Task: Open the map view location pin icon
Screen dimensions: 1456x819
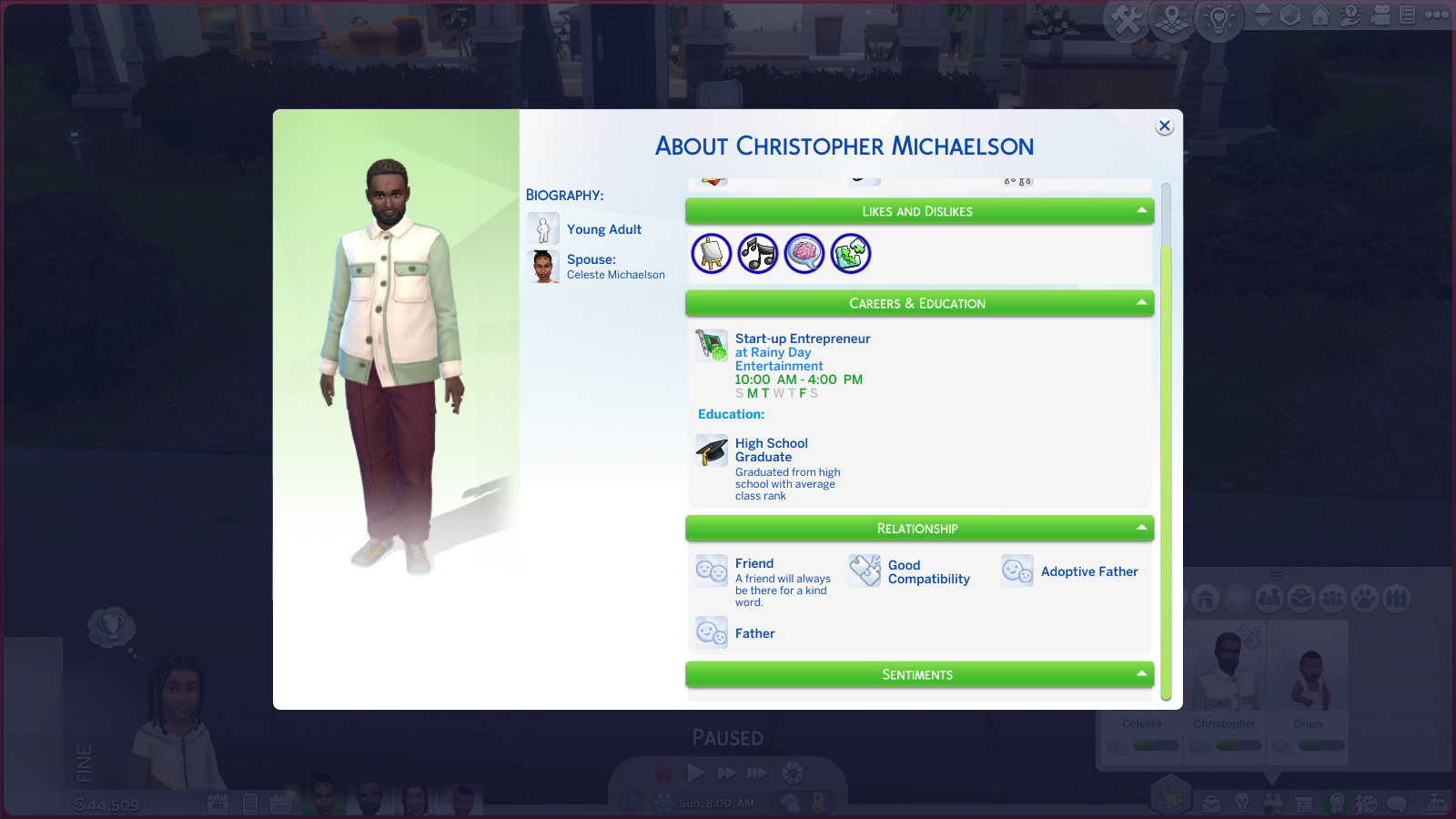Action: tap(1172, 18)
